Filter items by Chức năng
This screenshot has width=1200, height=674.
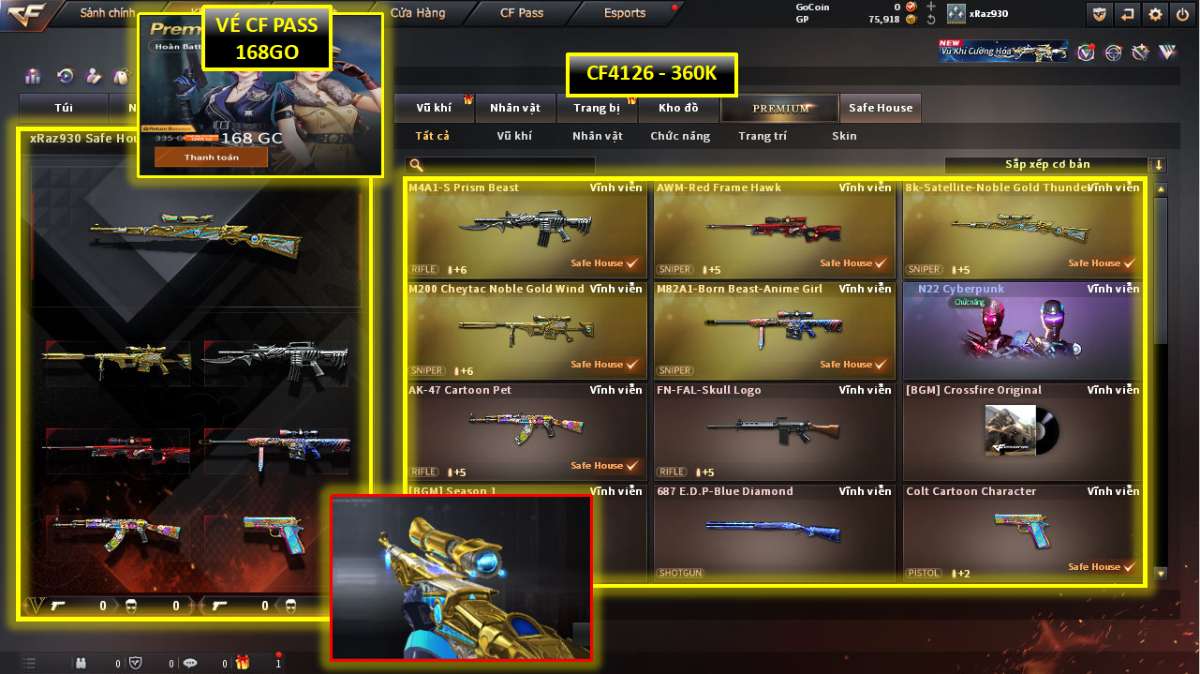tap(680, 136)
